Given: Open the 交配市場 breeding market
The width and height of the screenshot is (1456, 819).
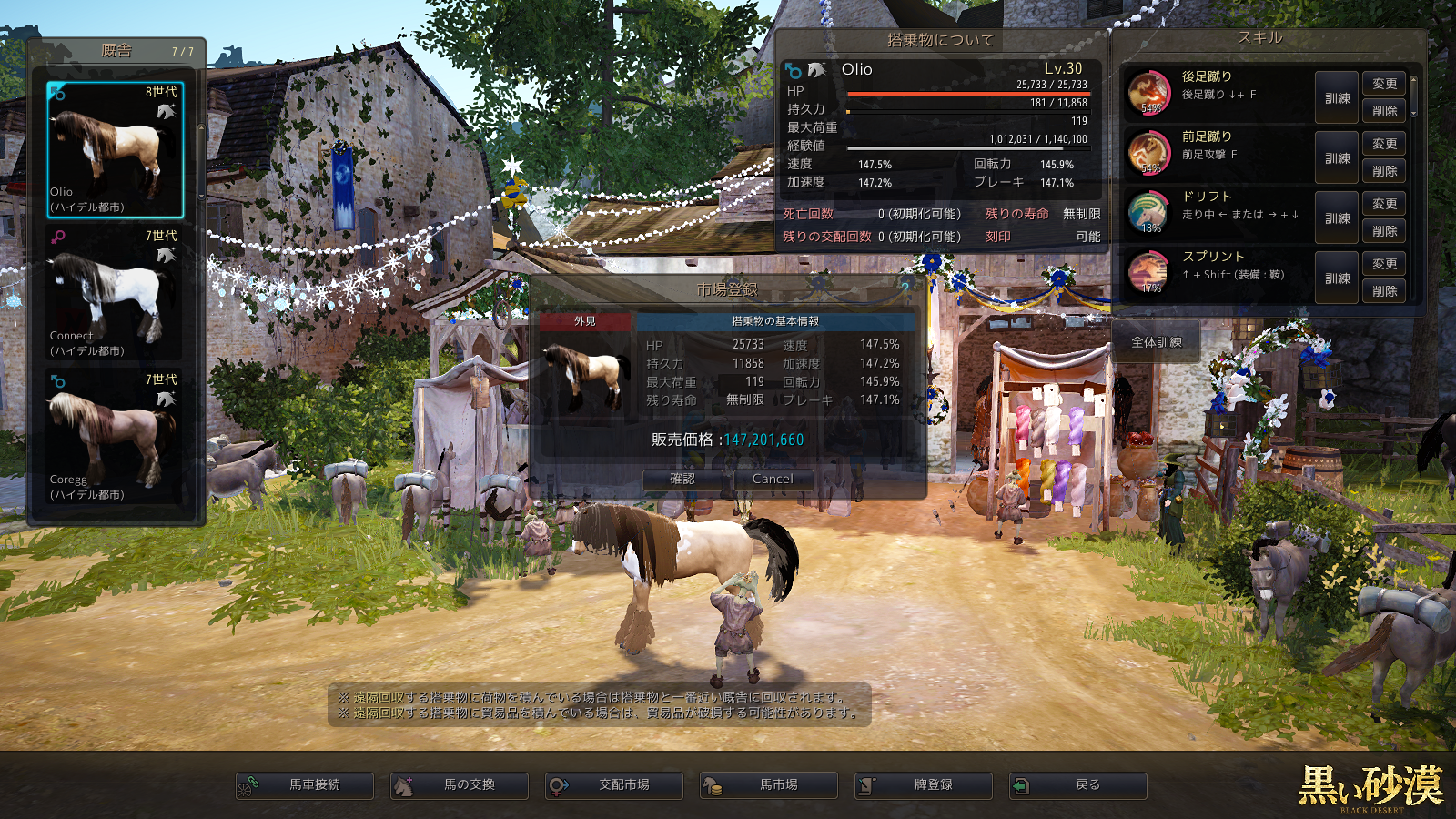Looking at the screenshot, I should coord(614,785).
